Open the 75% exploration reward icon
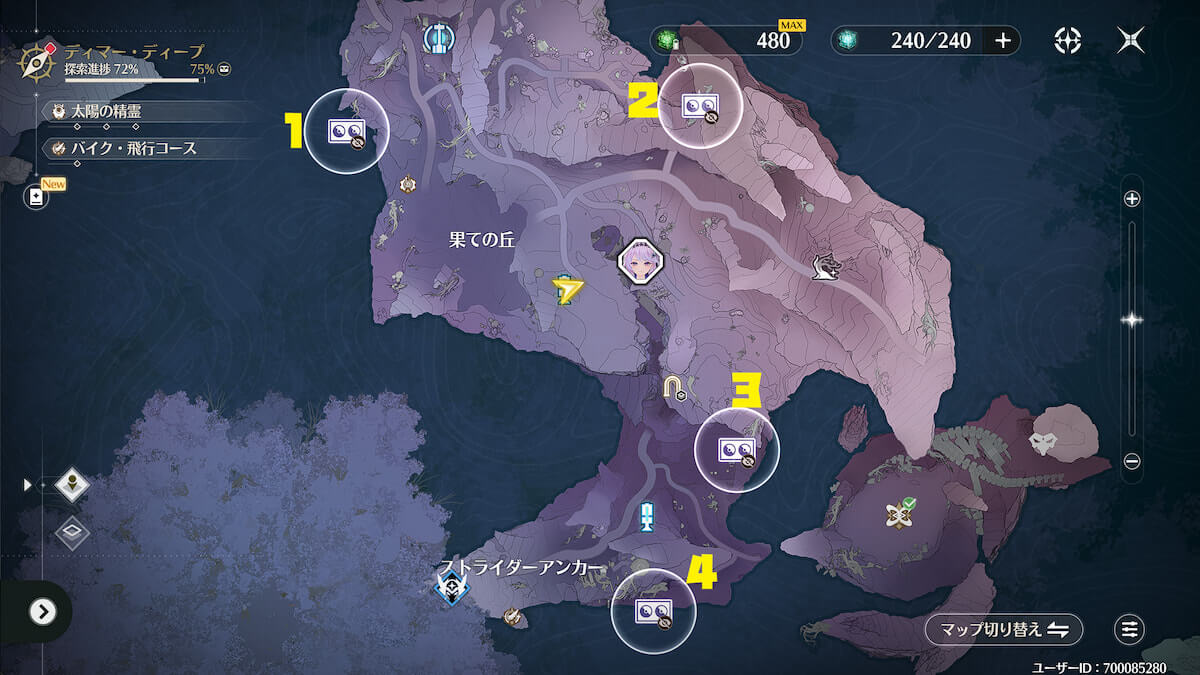The height and width of the screenshot is (675, 1200). [x=225, y=69]
